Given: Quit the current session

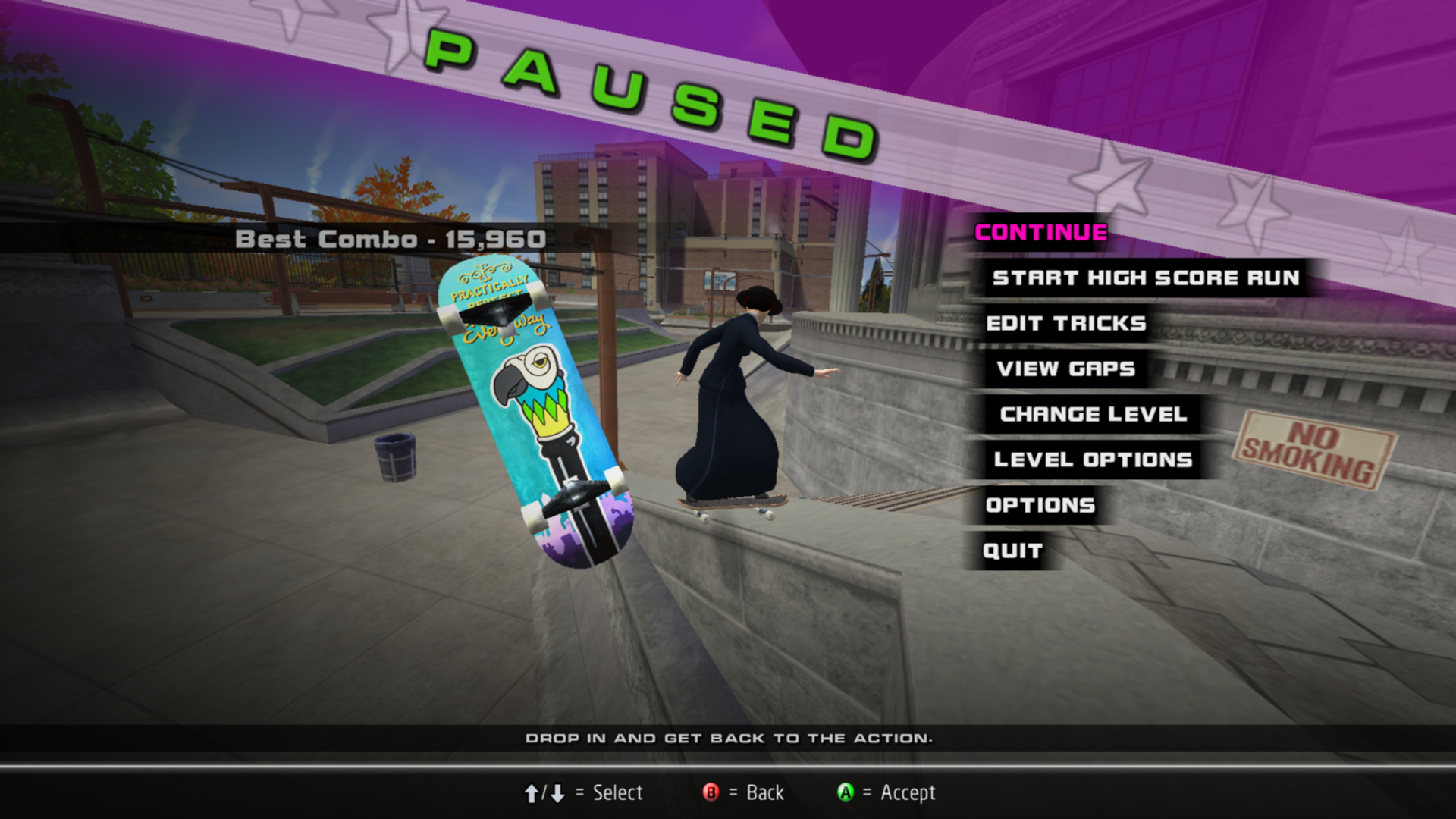Looking at the screenshot, I should tap(1012, 551).
